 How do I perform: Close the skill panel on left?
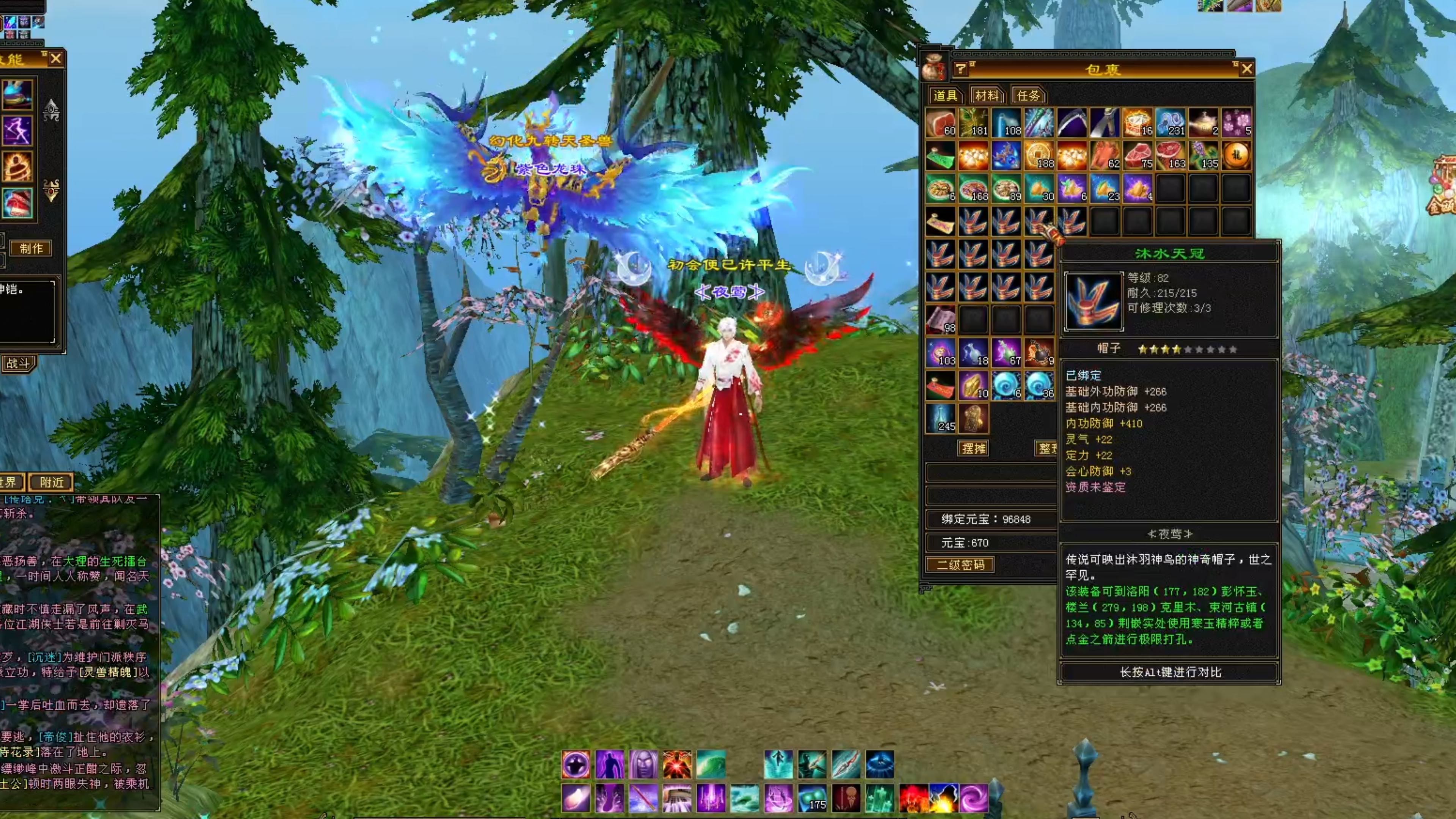(55, 58)
